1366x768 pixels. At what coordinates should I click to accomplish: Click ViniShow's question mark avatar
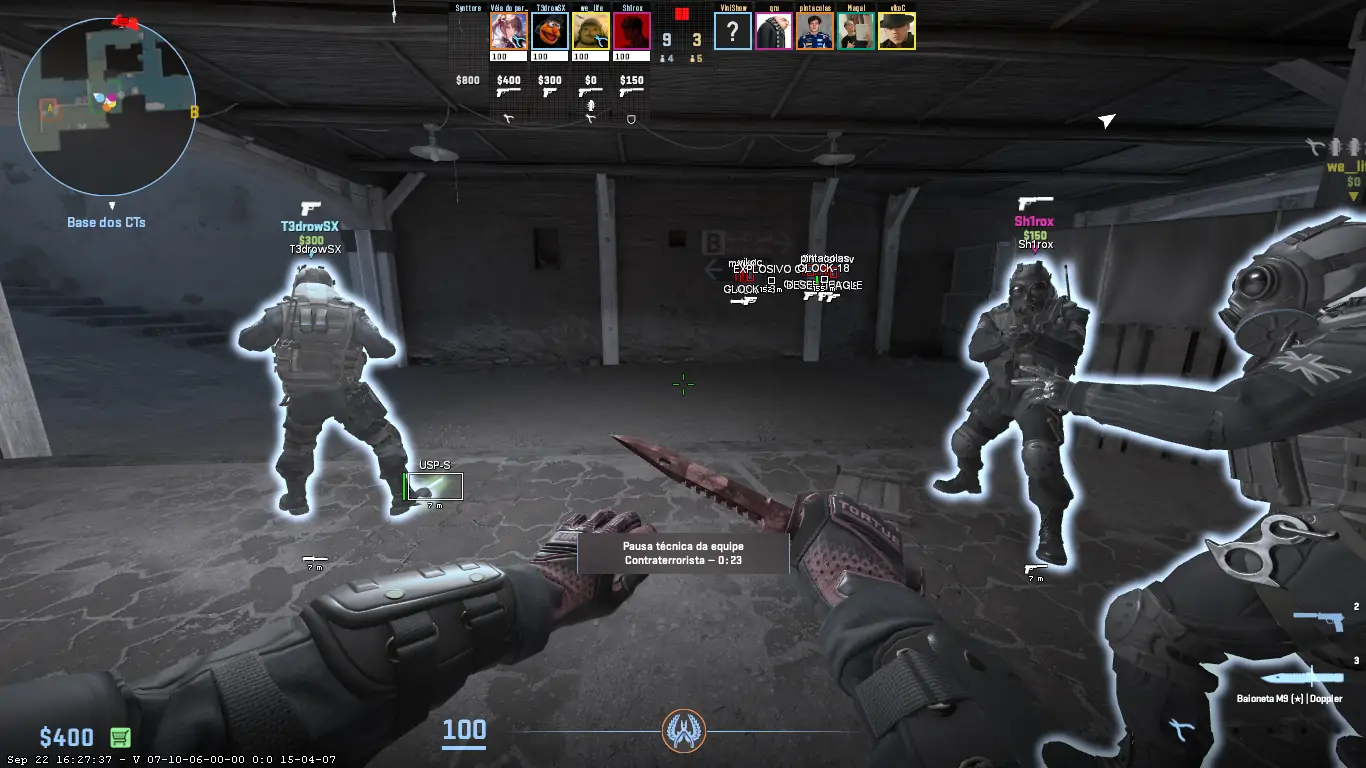click(733, 31)
